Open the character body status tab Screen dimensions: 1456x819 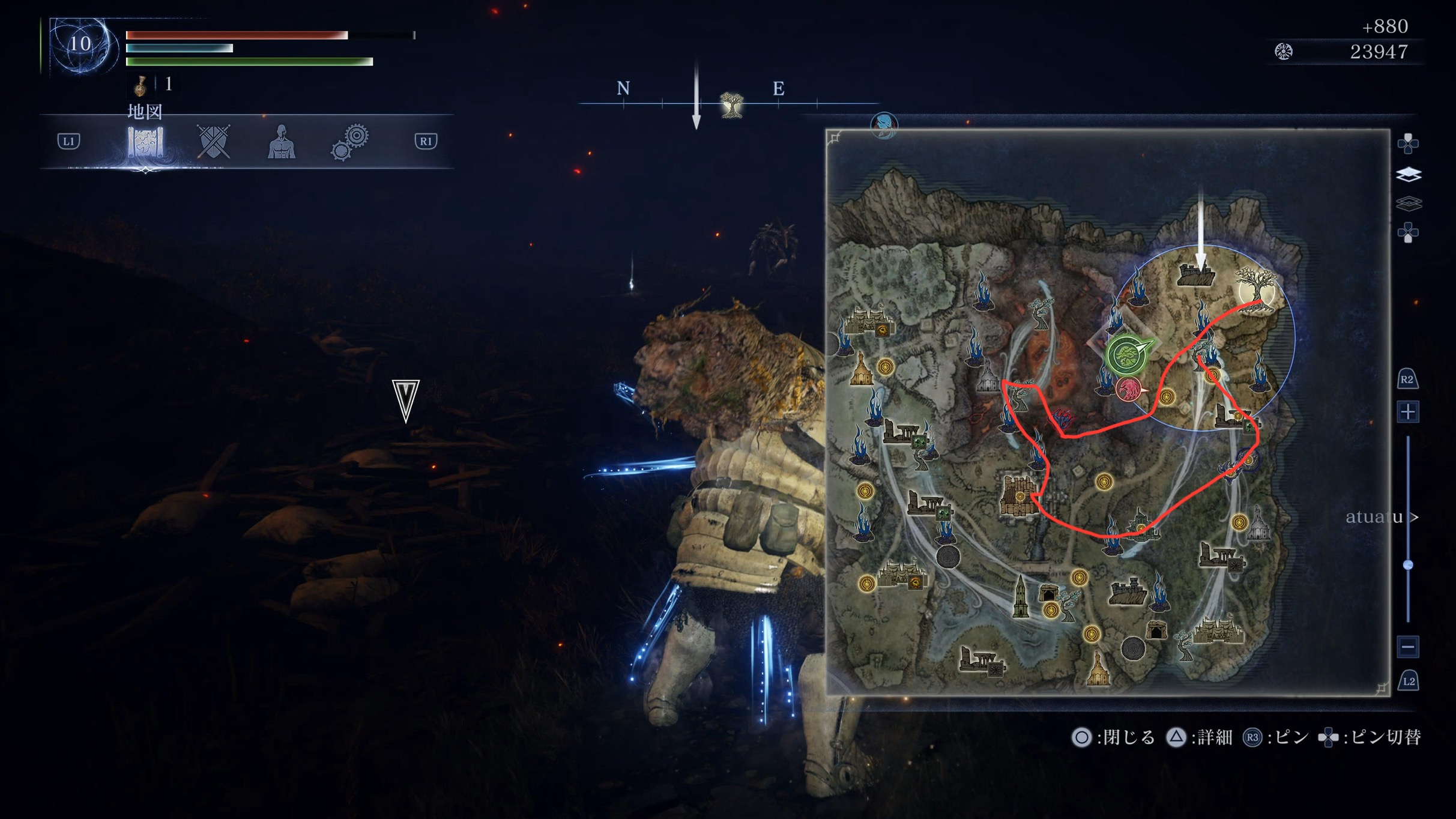click(x=281, y=142)
